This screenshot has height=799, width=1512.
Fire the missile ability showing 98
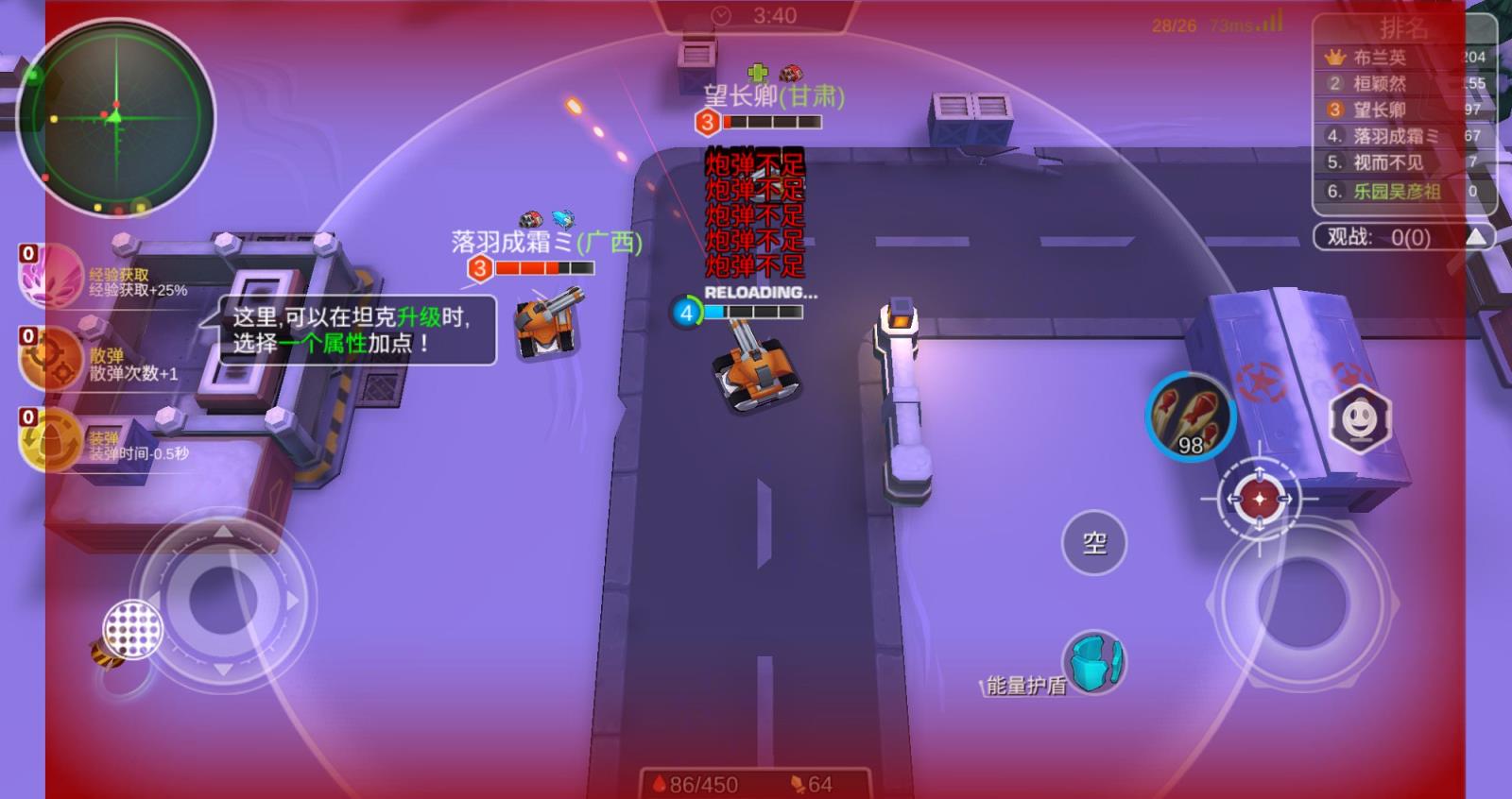(x=1191, y=417)
